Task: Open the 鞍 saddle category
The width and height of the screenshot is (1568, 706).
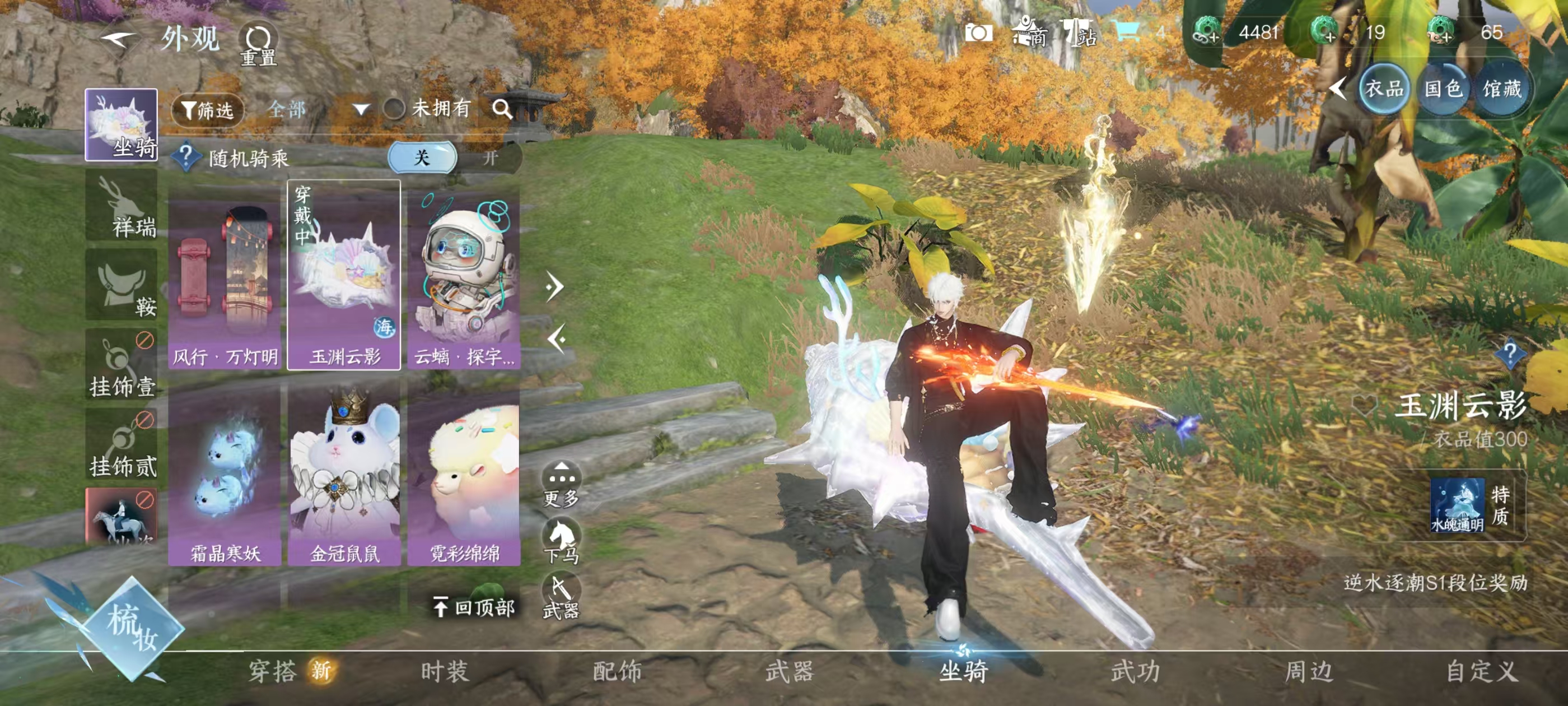Action: pyautogui.click(x=122, y=285)
